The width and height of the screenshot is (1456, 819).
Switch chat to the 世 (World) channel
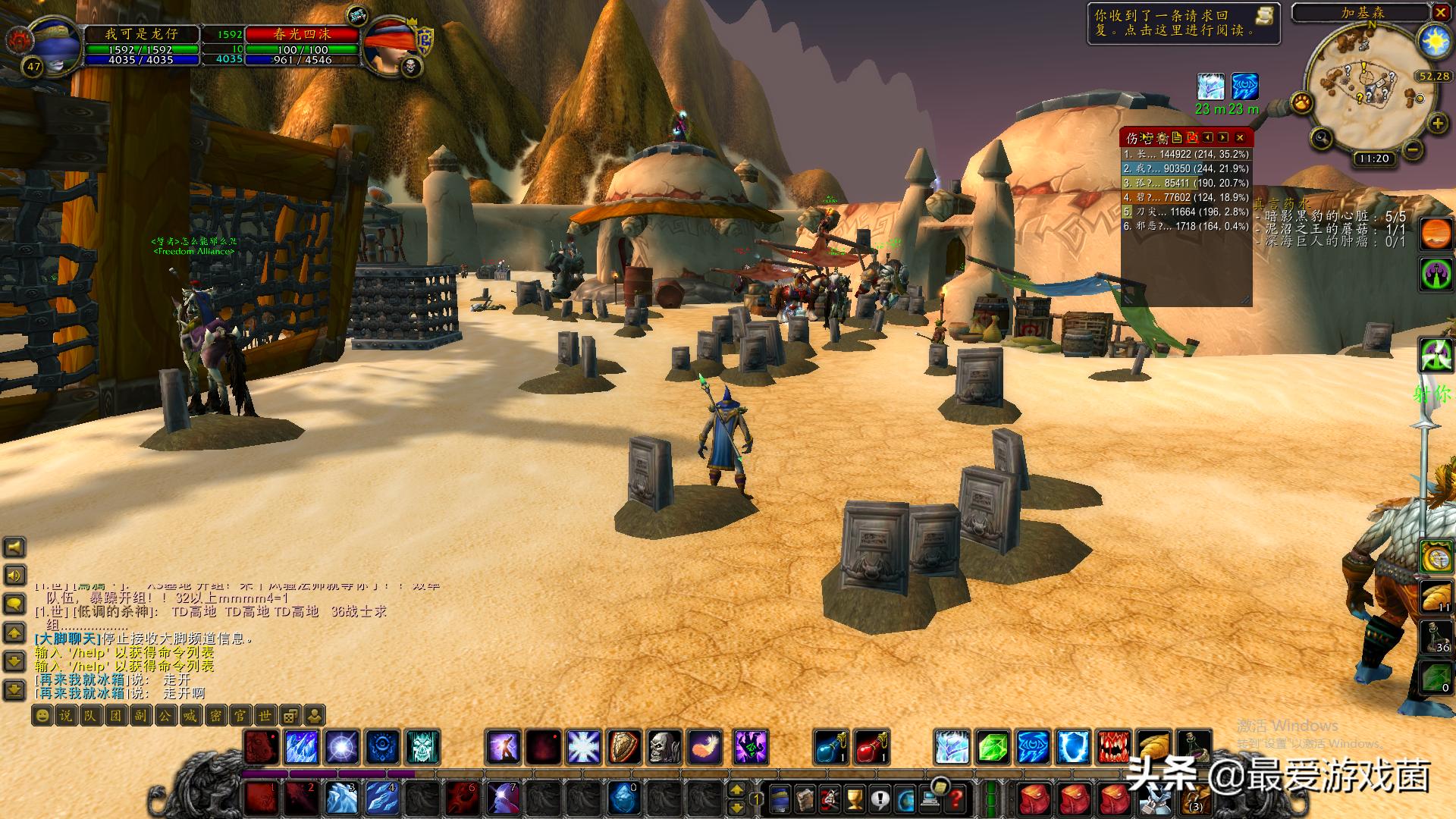(x=265, y=715)
